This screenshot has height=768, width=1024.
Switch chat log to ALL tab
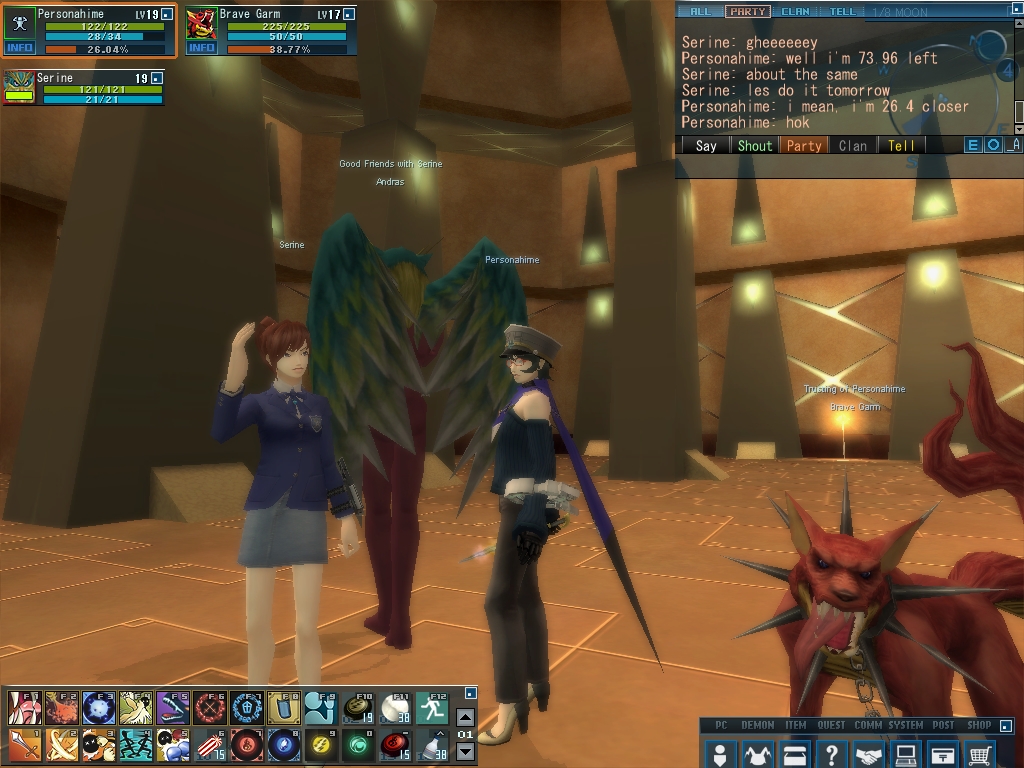click(701, 12)
